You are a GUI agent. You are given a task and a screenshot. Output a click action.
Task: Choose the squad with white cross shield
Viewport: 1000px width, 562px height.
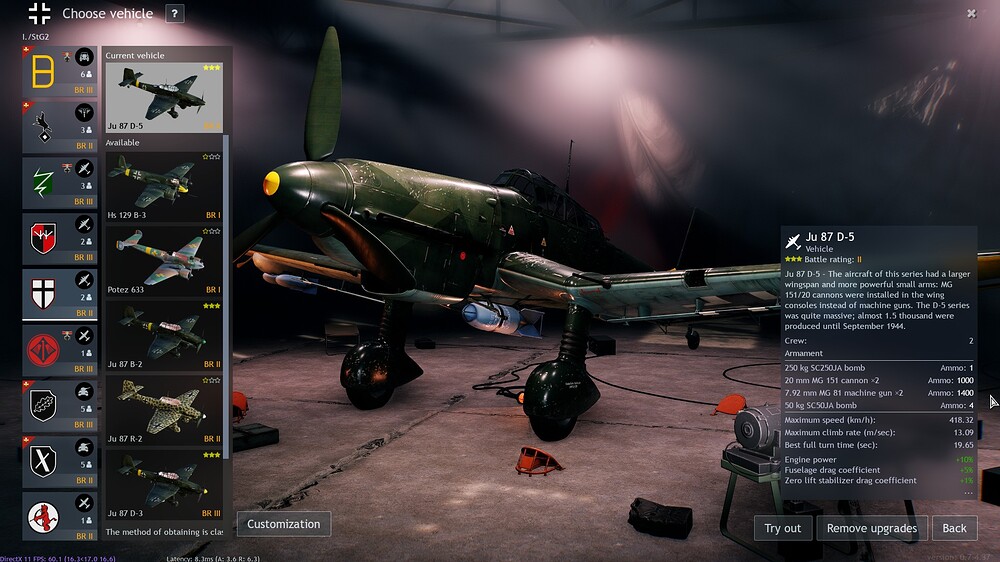[60, 295]
